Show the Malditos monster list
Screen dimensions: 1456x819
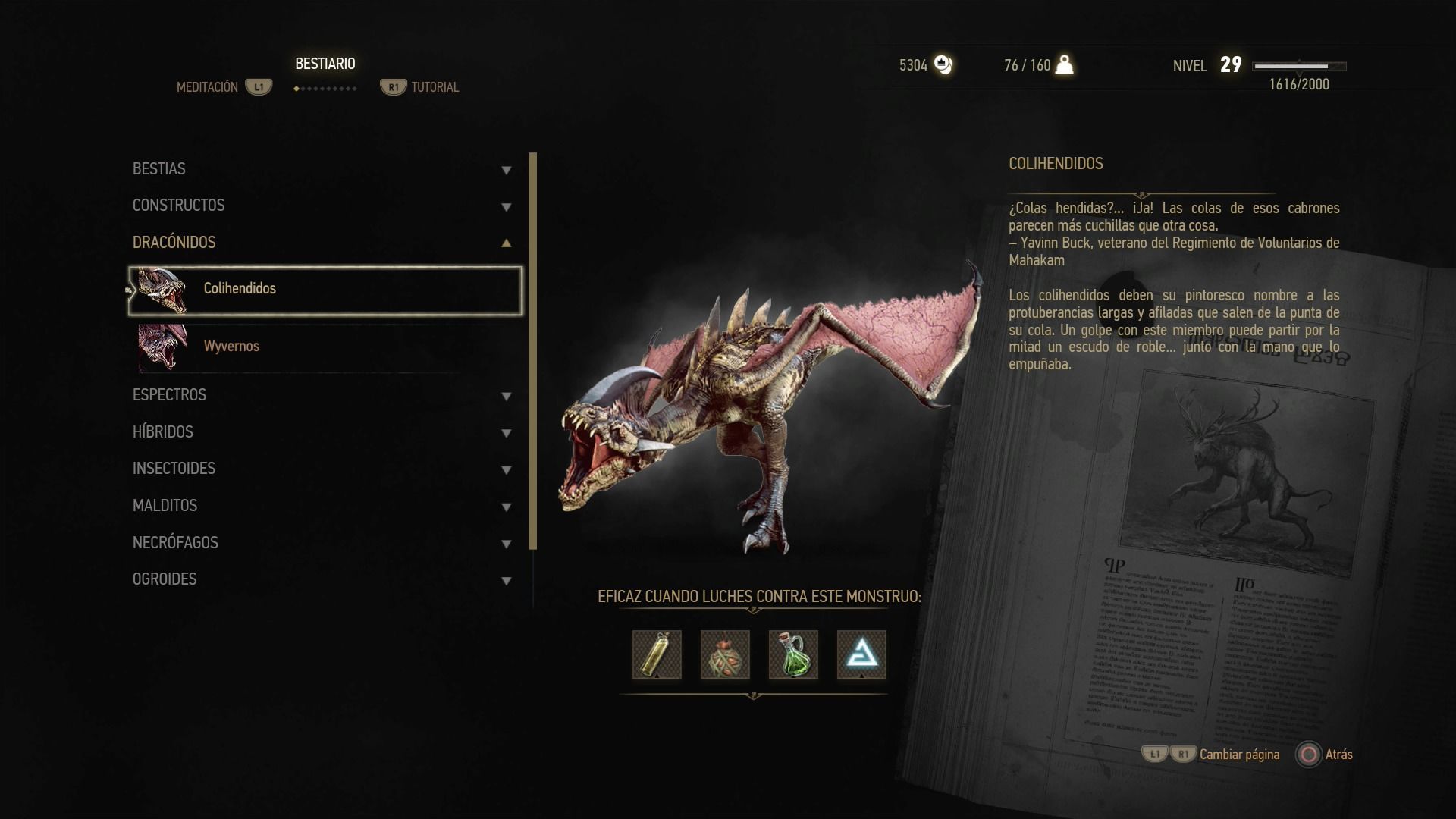tap(322, 506)
